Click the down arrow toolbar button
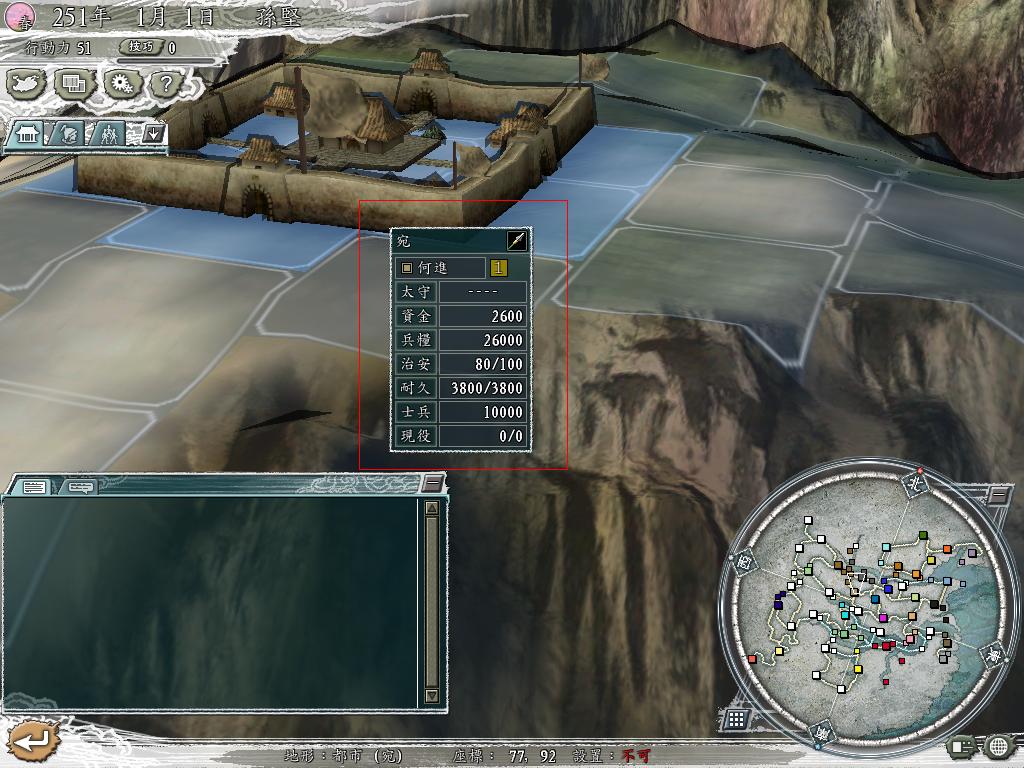 152,133
